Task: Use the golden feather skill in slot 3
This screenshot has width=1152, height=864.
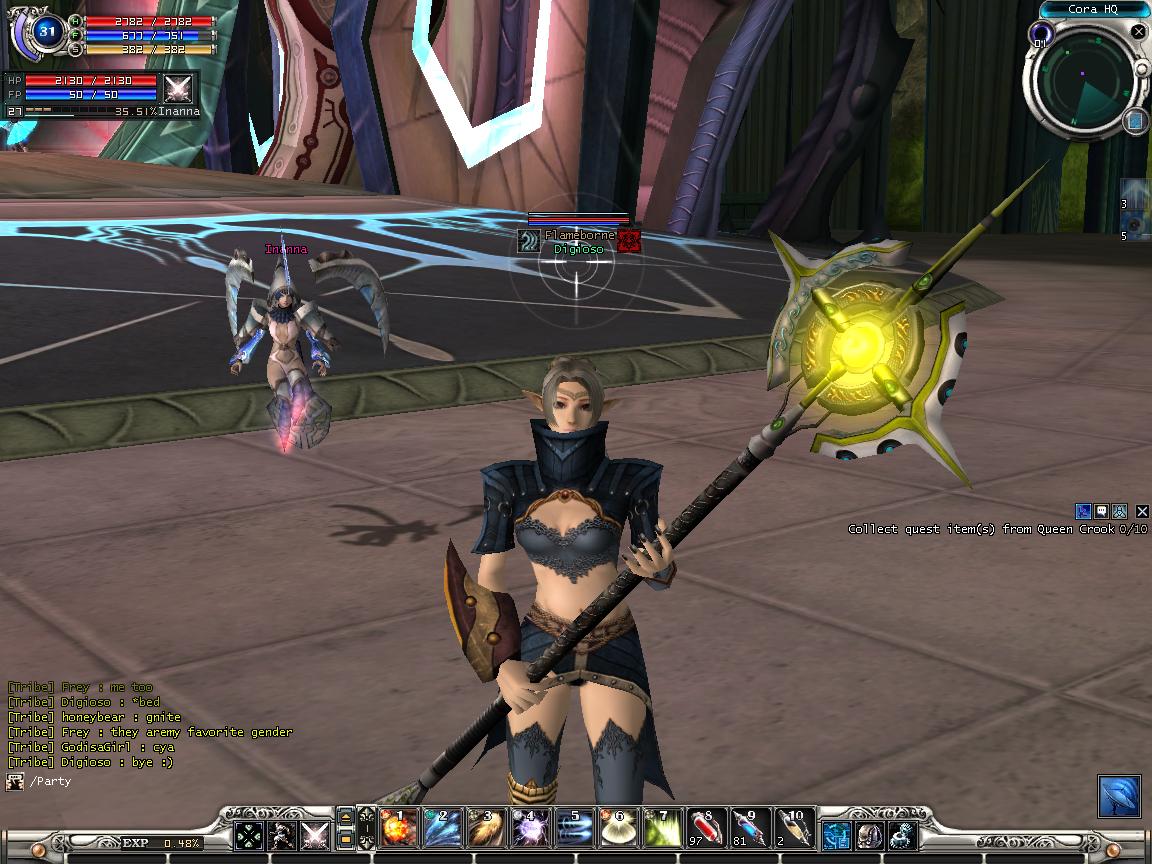Action: (x=487, y=830)
